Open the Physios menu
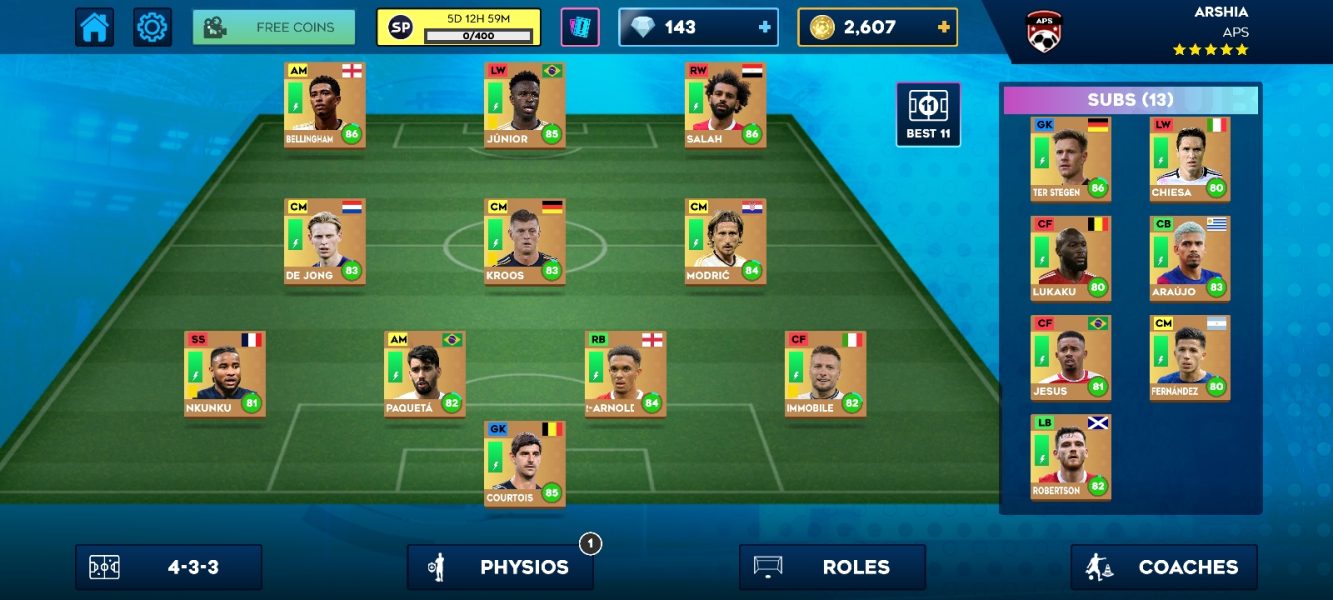The image size is (1333, 600). click(x=500, y=567)
